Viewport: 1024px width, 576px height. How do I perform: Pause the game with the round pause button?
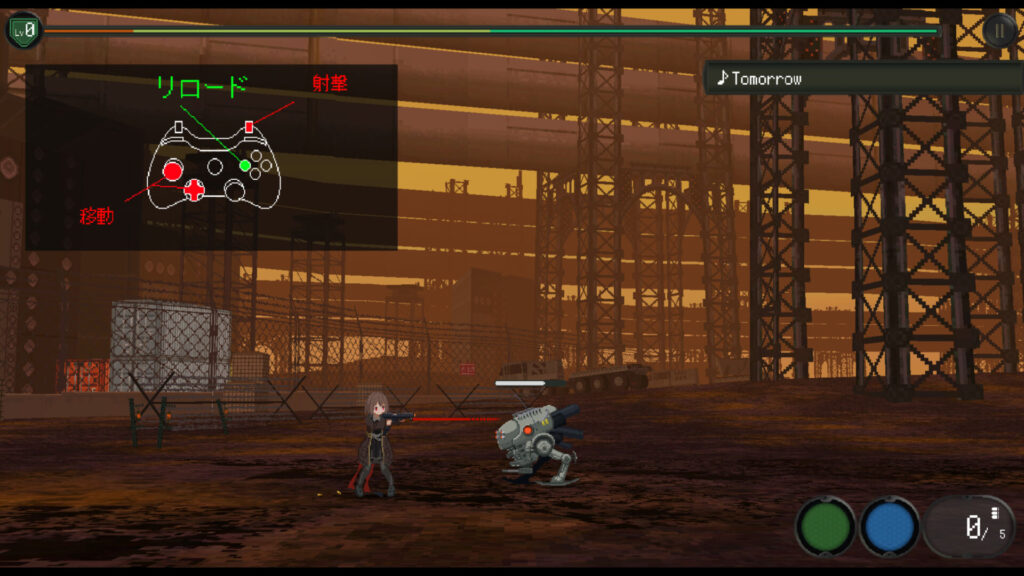[x=999, y=30]
